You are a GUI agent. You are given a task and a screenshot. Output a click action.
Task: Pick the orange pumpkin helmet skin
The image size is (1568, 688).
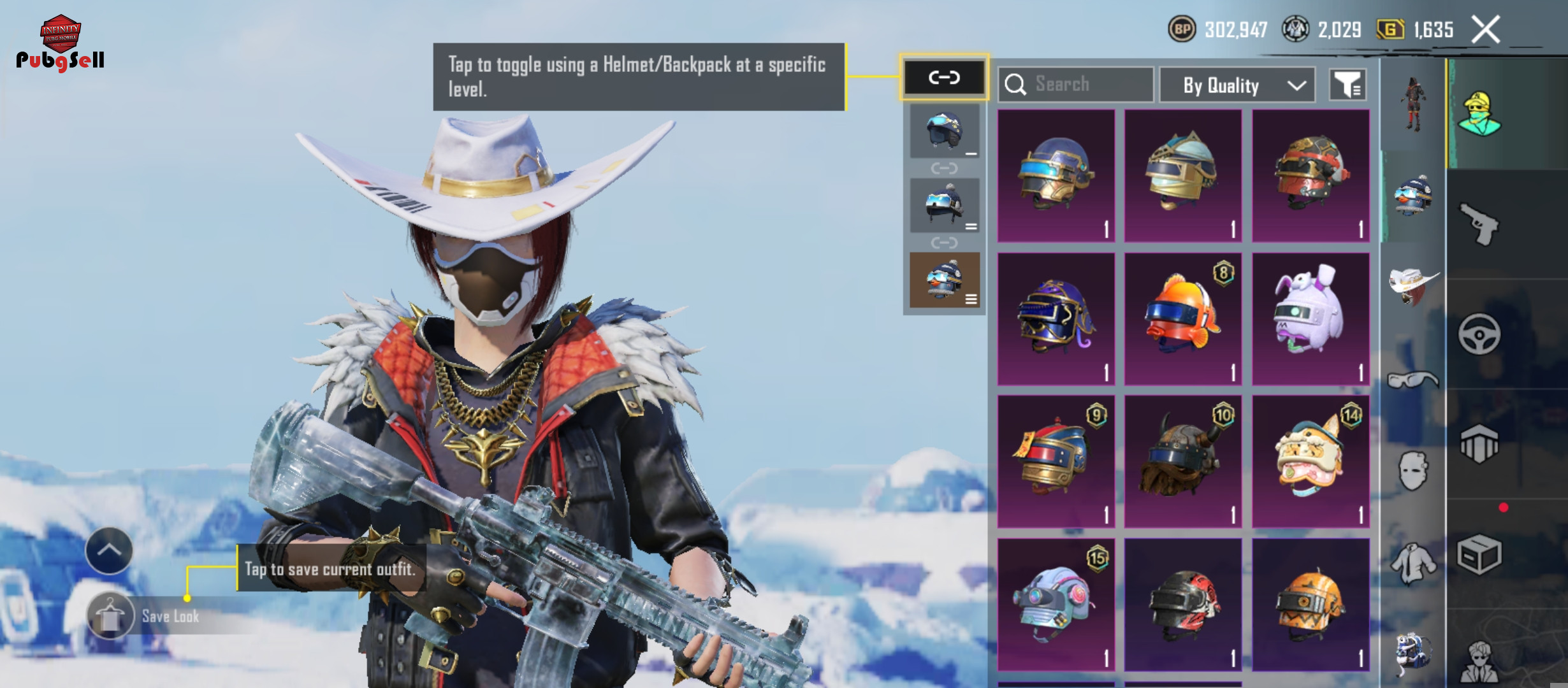pos(1310,604)
